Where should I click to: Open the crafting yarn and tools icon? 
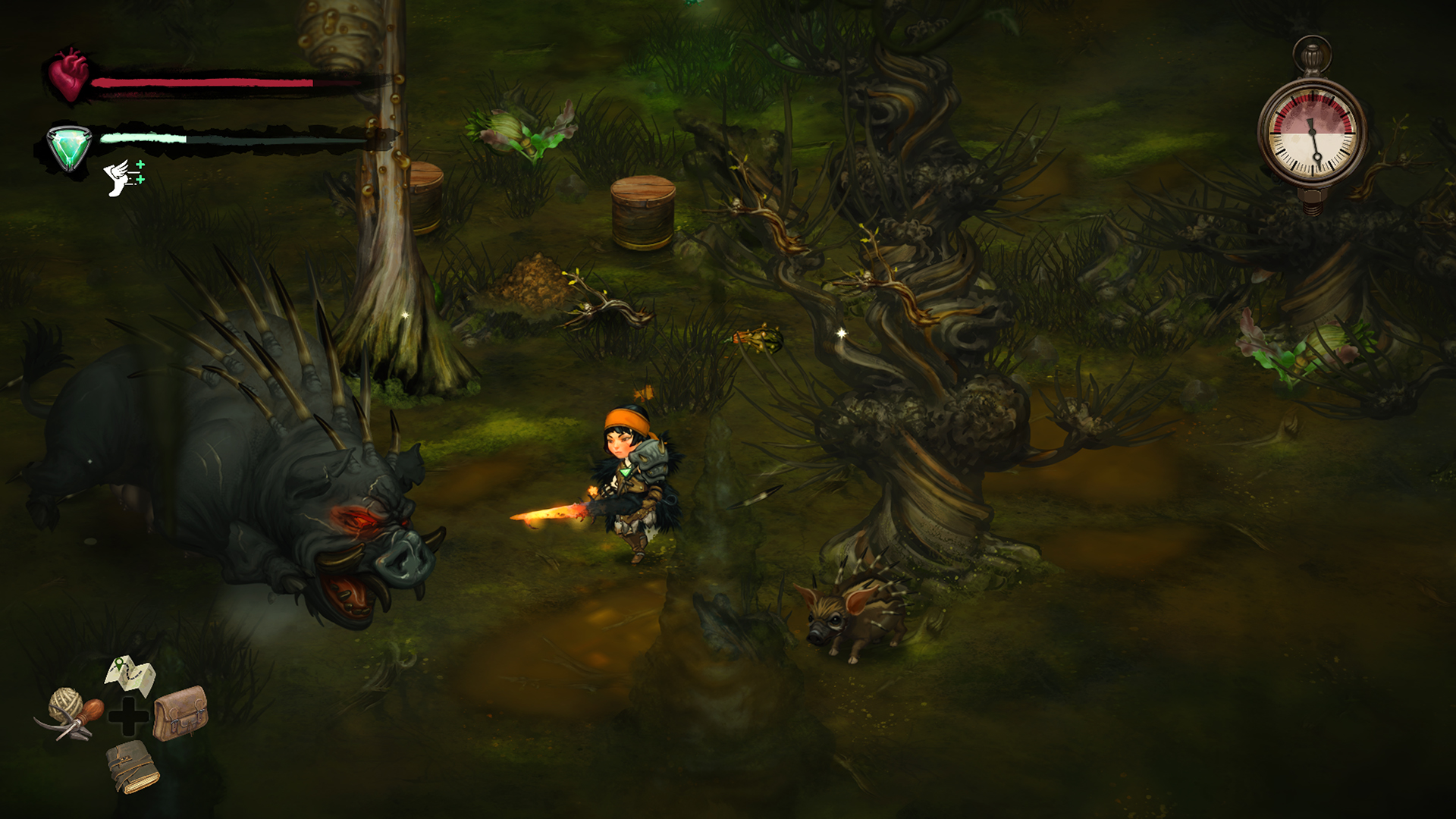tap(70, 714)
